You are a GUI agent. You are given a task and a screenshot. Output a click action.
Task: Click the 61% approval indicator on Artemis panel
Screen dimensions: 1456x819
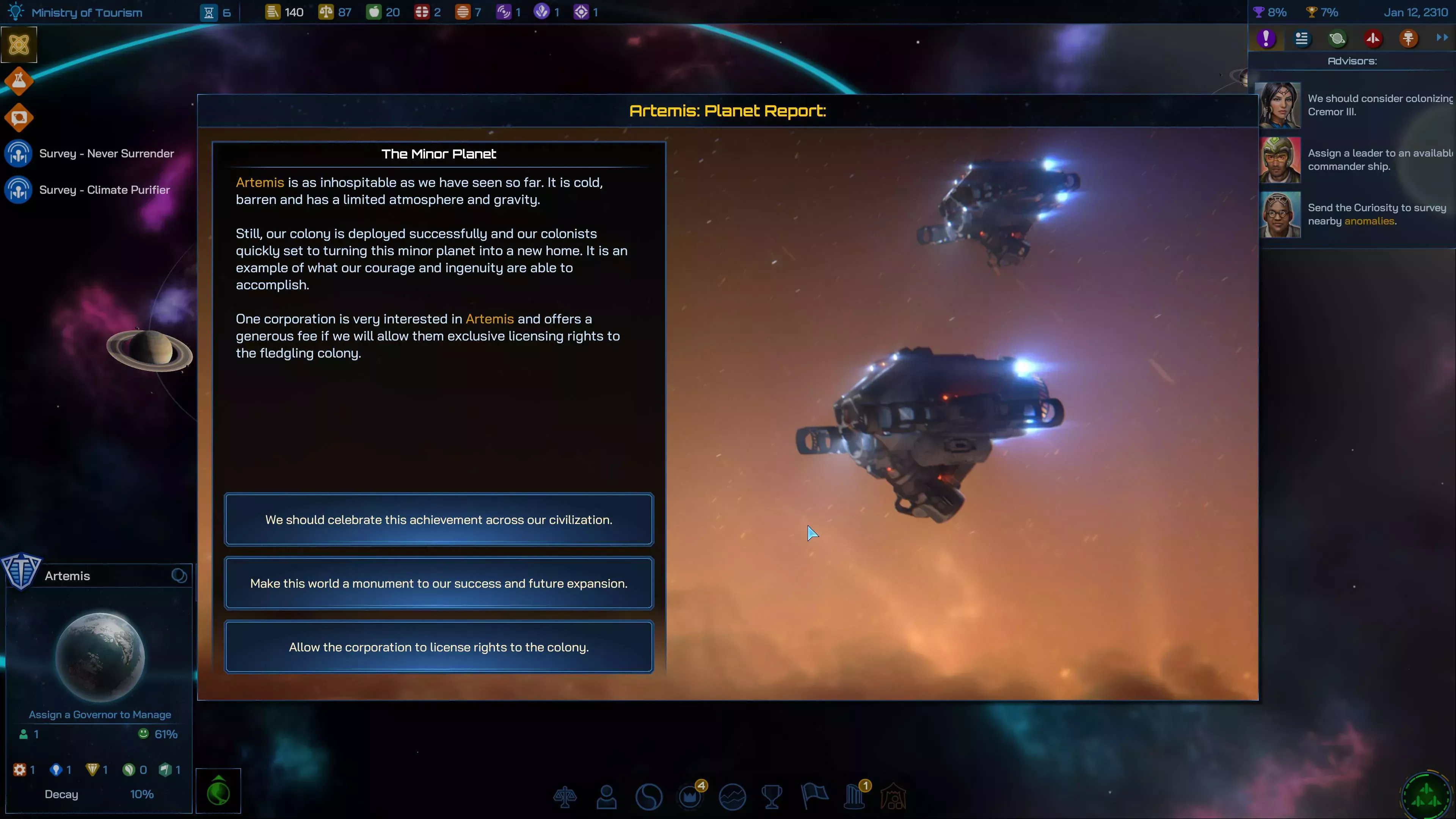coord(159,734)
